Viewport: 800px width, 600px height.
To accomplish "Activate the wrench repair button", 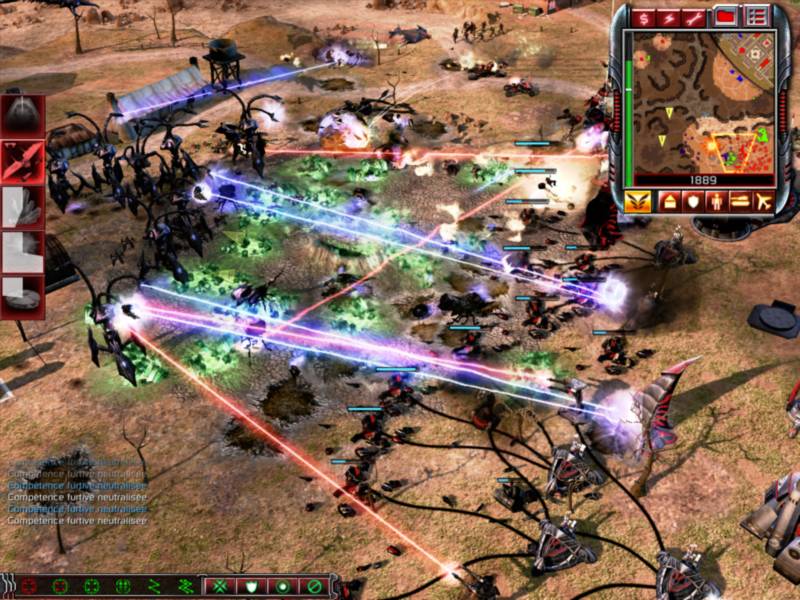I will [695, 17].
